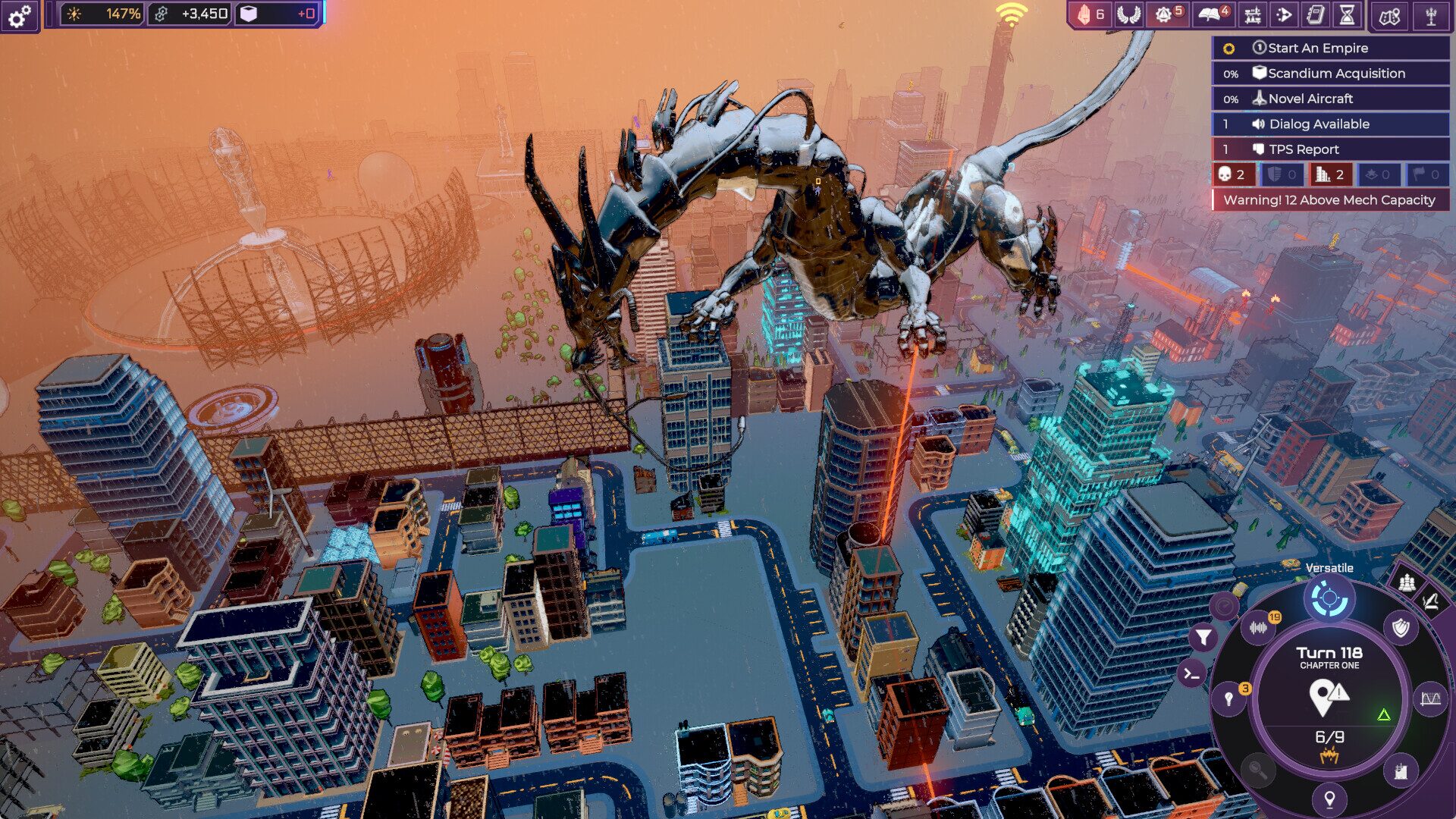Viewport: 1456px width, 819px height.
Task: Click the skull counter showing 2
Action: click(1232, 174)
